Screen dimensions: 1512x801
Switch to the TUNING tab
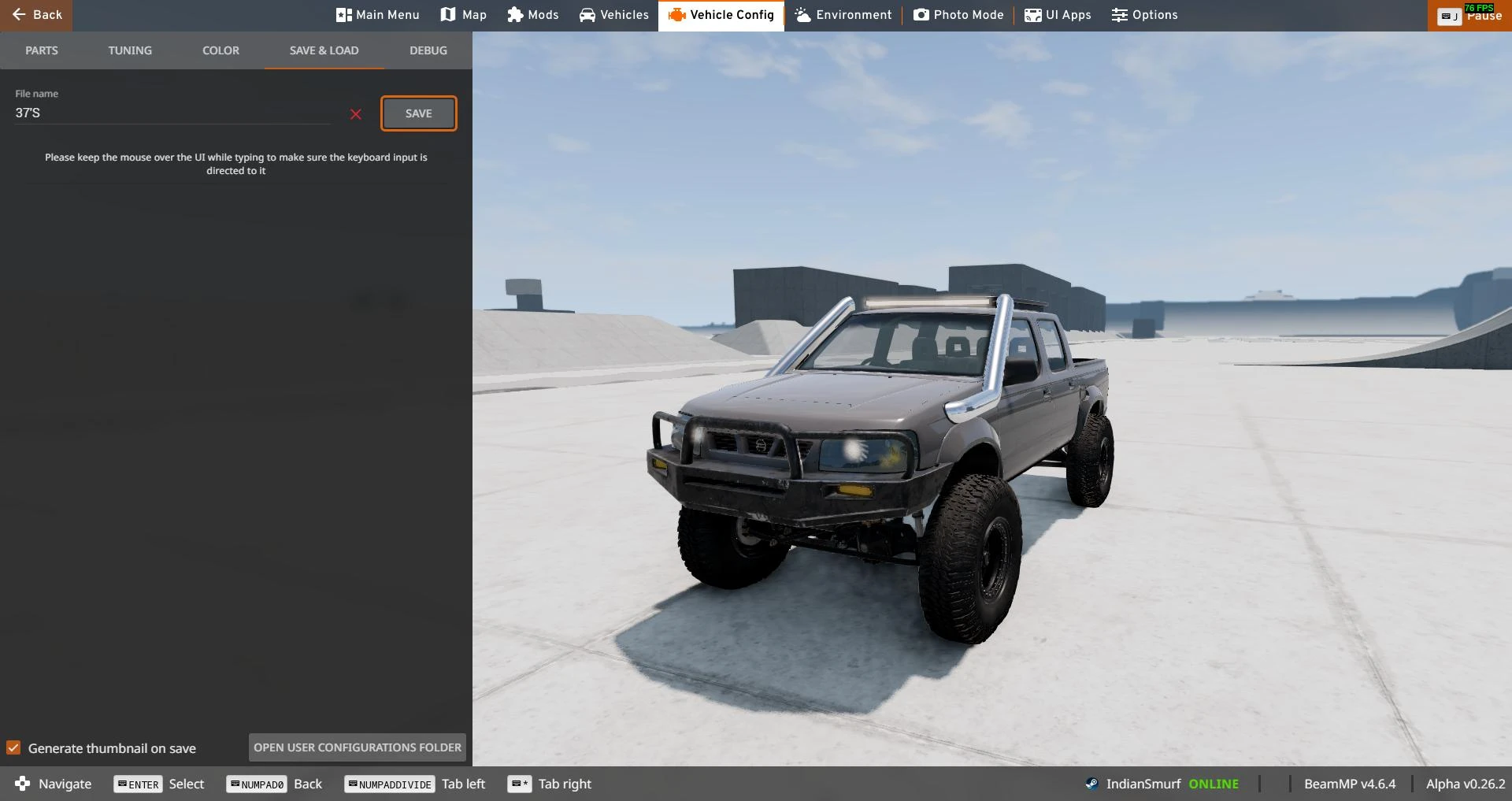click(129, 50)
